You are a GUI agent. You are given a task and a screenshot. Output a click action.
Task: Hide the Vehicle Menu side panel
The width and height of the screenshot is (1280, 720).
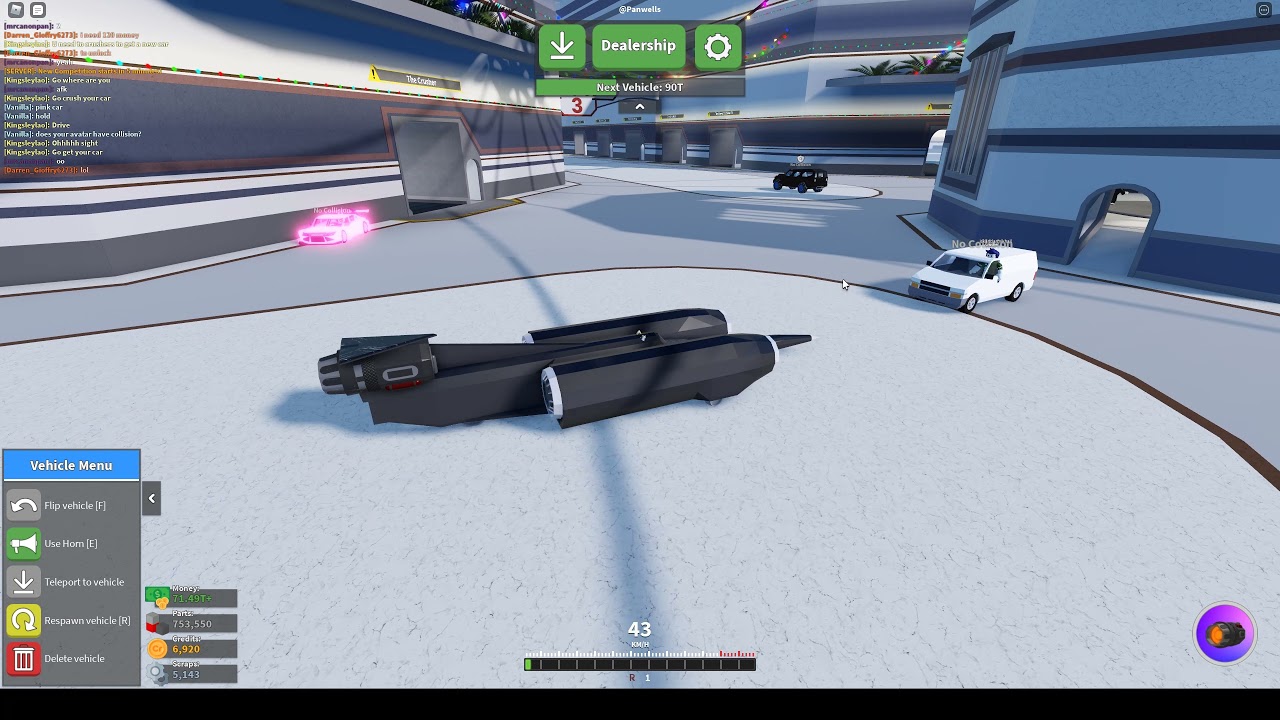pos(152,498)
